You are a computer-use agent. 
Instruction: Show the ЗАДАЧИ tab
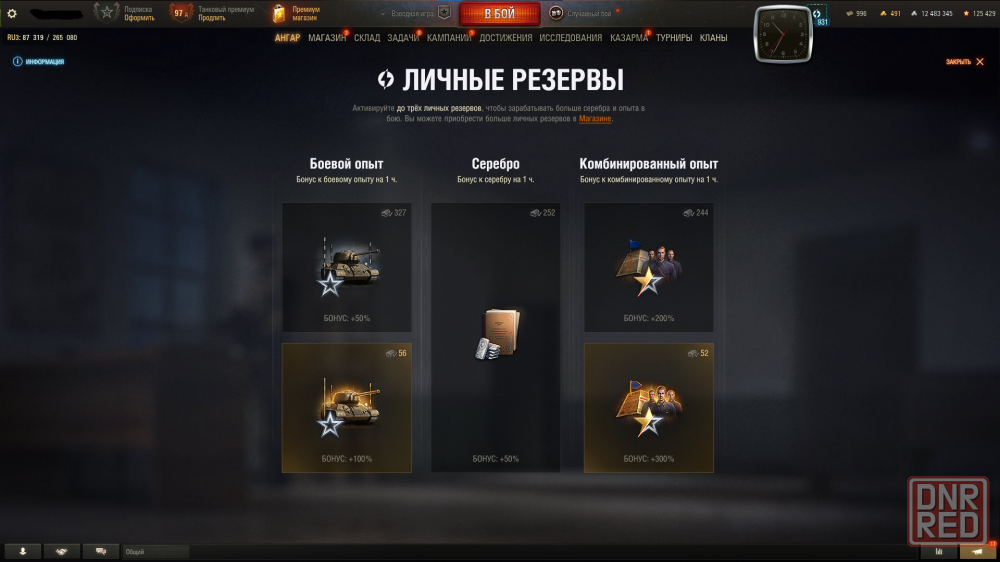403,38
